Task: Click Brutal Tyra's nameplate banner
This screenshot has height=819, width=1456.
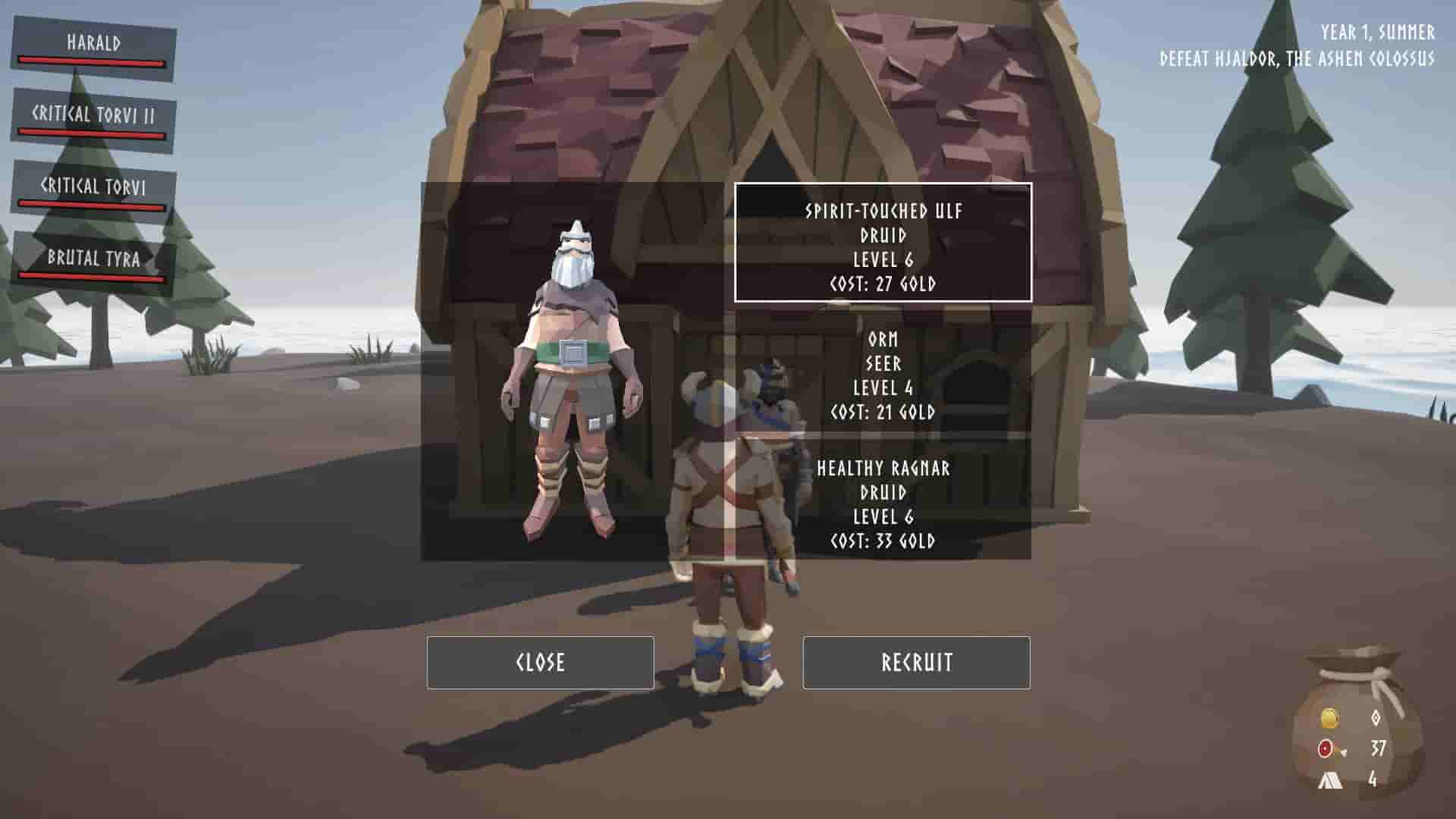Action: point(93,262)
